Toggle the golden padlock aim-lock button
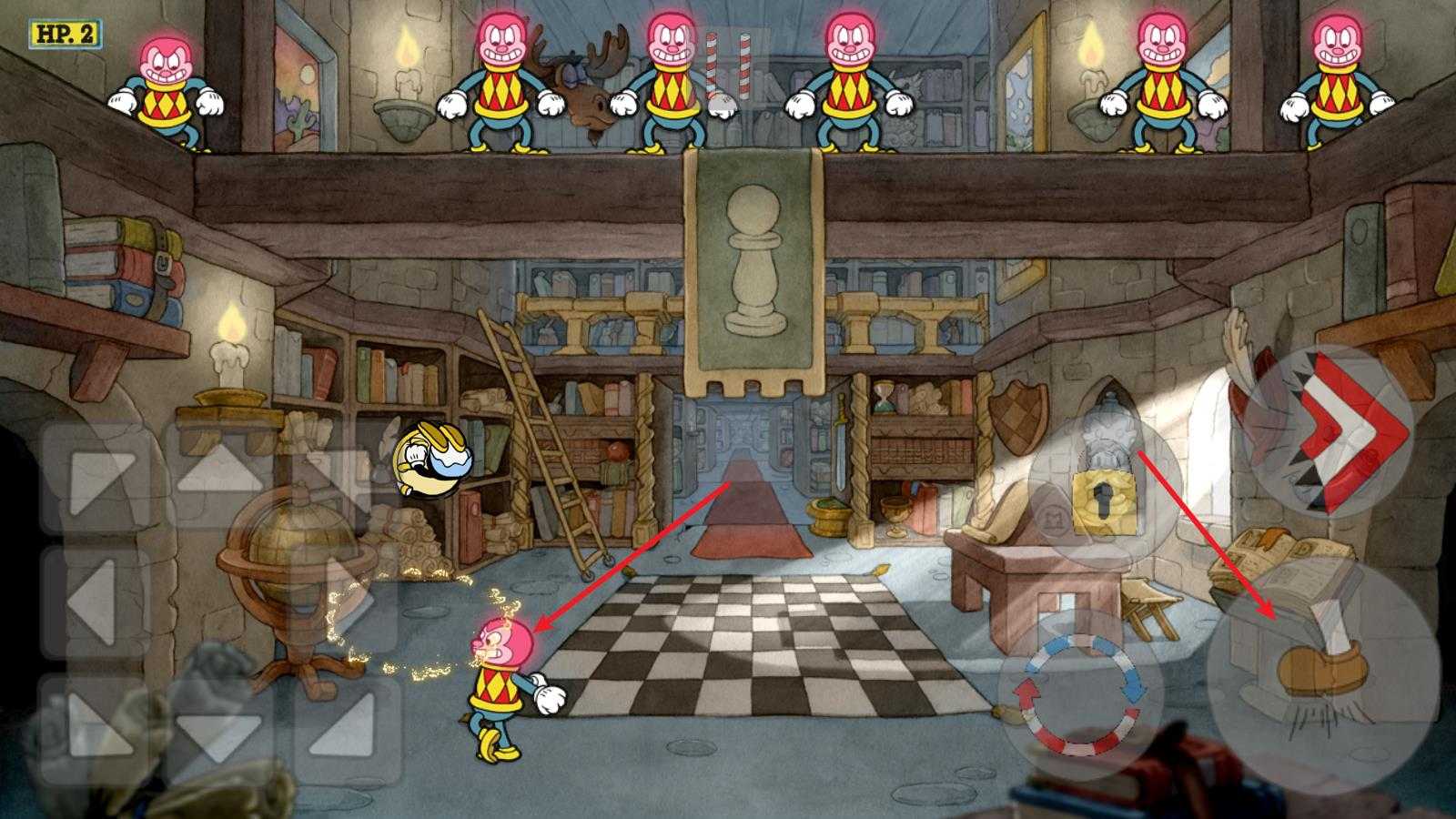The height and width of the screenshot is (819, 1456). (x=1105, y=498)
